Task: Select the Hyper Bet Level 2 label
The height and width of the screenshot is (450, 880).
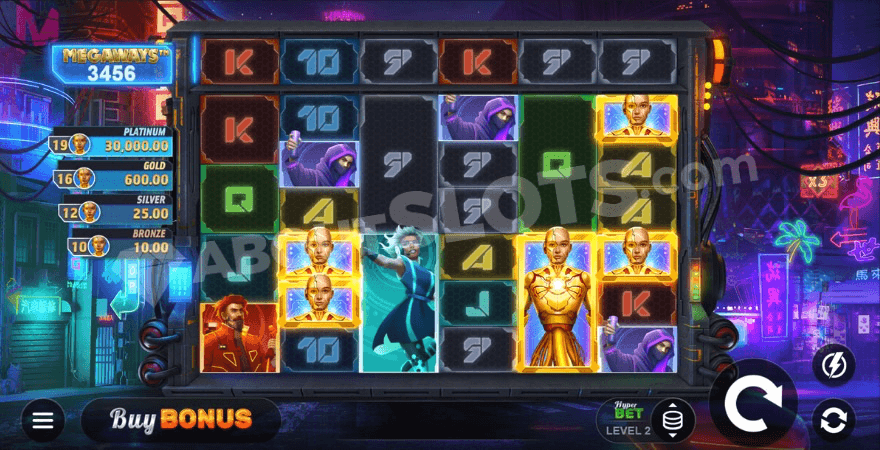Action: point(628,421)
